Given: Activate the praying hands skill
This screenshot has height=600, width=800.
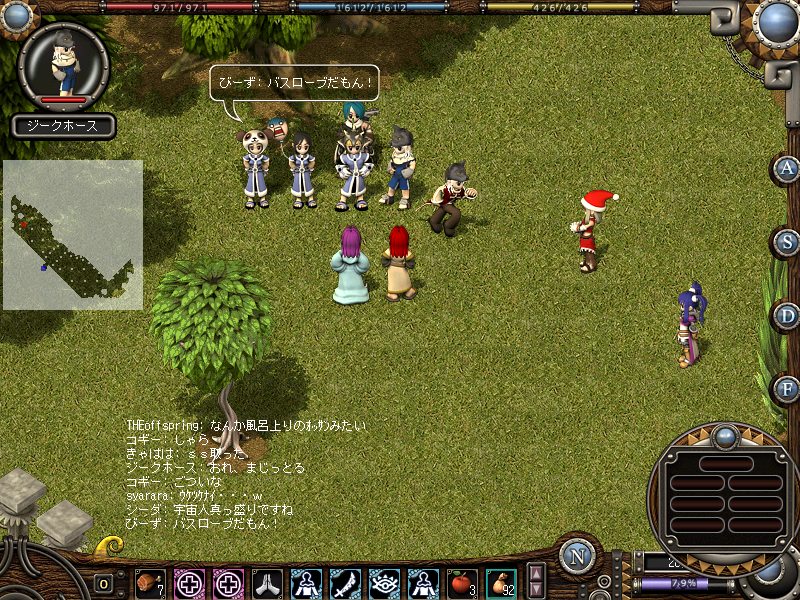Looking at the screenshot, I should click(x=267, y=582).
